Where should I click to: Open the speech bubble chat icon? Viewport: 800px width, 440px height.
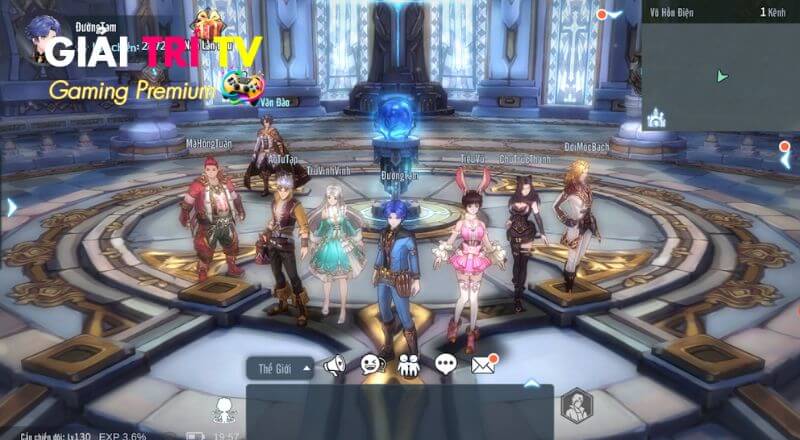(x=446, y=366)
